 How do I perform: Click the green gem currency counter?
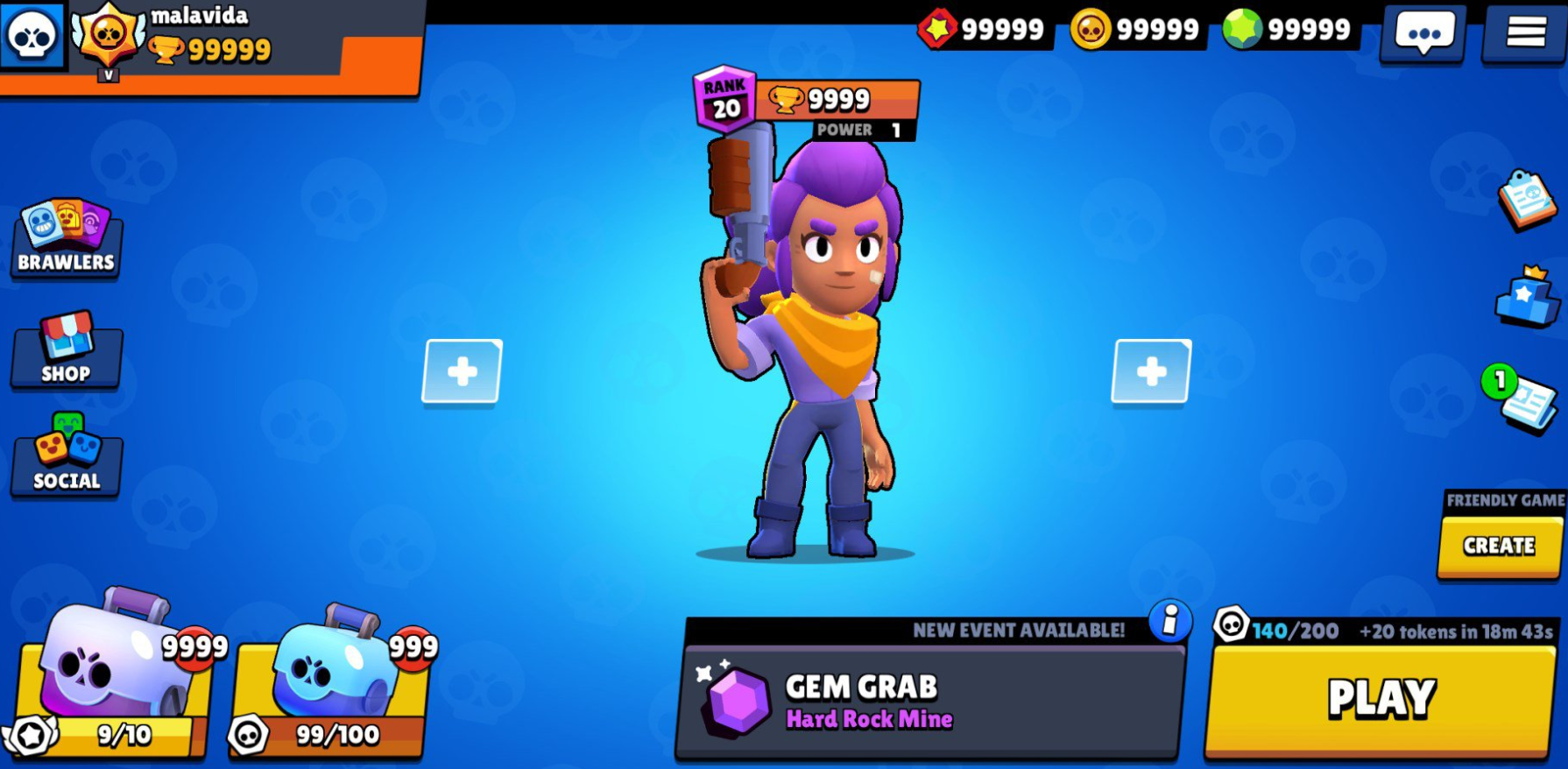1288,29
